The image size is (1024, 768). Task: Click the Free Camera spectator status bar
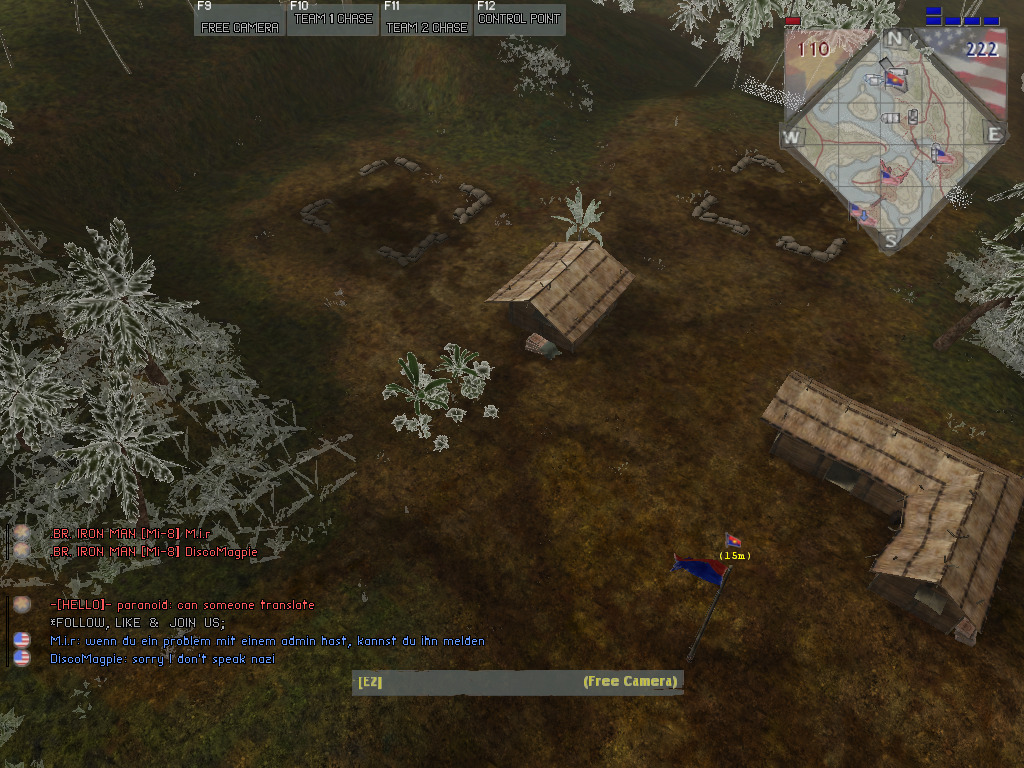pos(518,682)
